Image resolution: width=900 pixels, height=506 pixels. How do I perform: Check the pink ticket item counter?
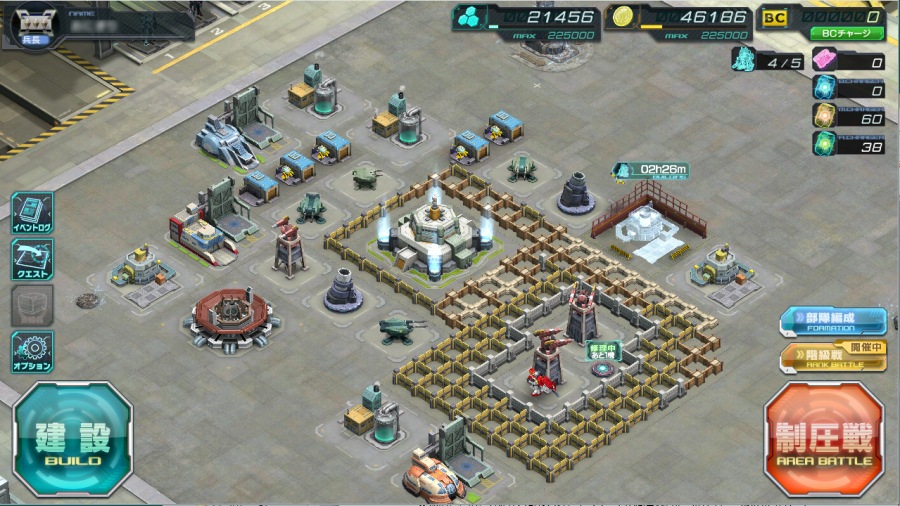pos(826,62)
